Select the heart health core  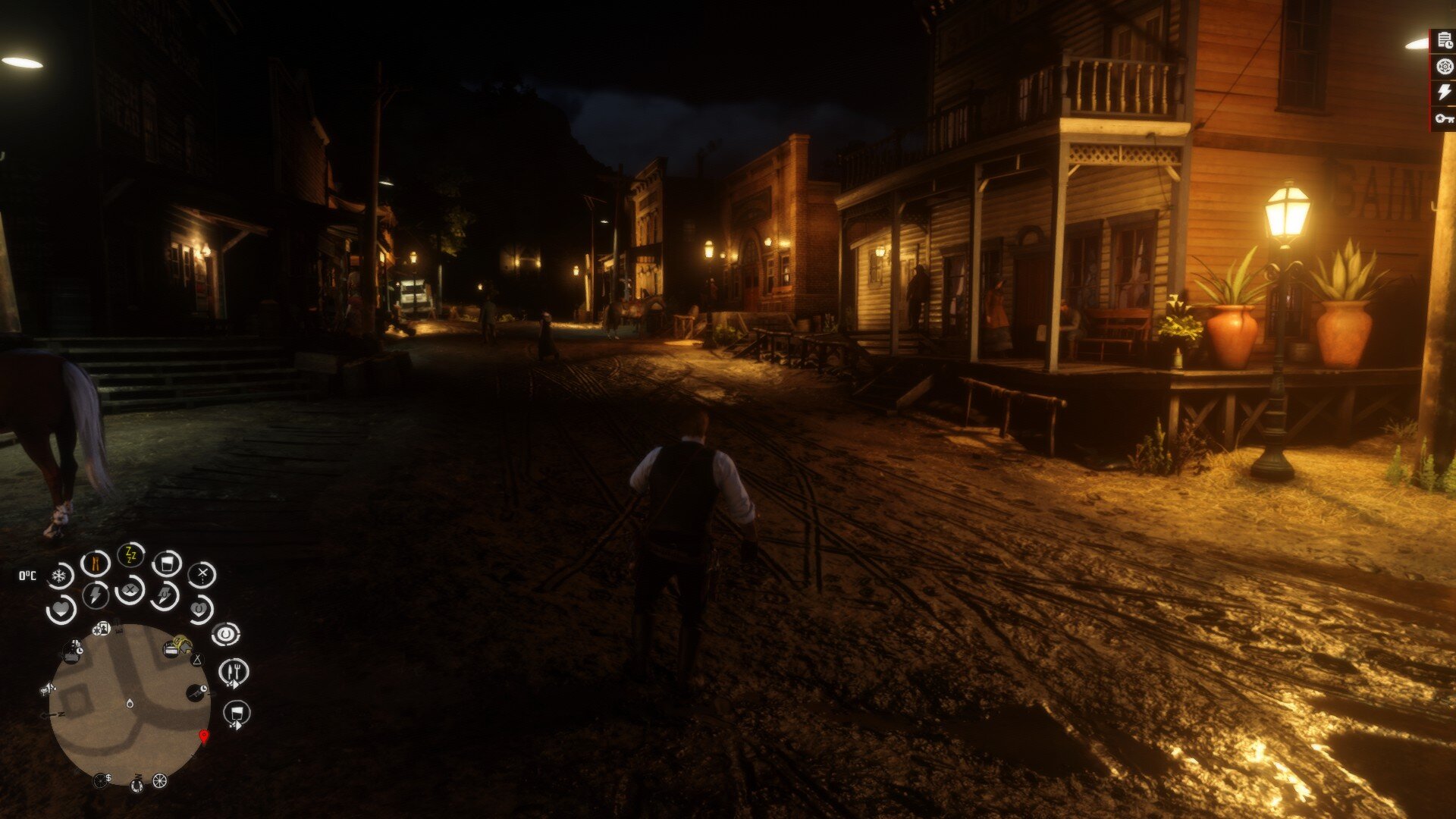point(61,609)
